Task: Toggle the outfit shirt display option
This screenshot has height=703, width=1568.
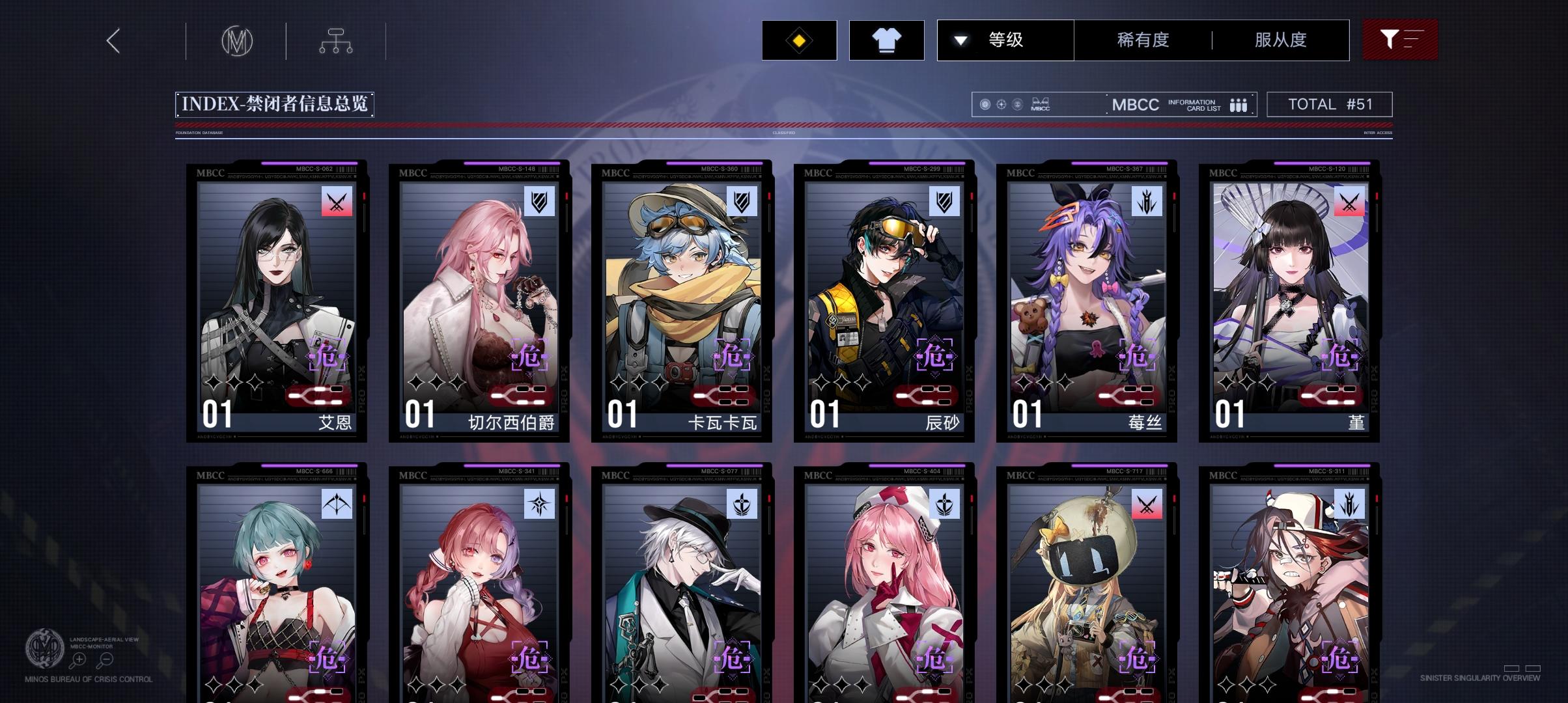Action: [887, 40]
